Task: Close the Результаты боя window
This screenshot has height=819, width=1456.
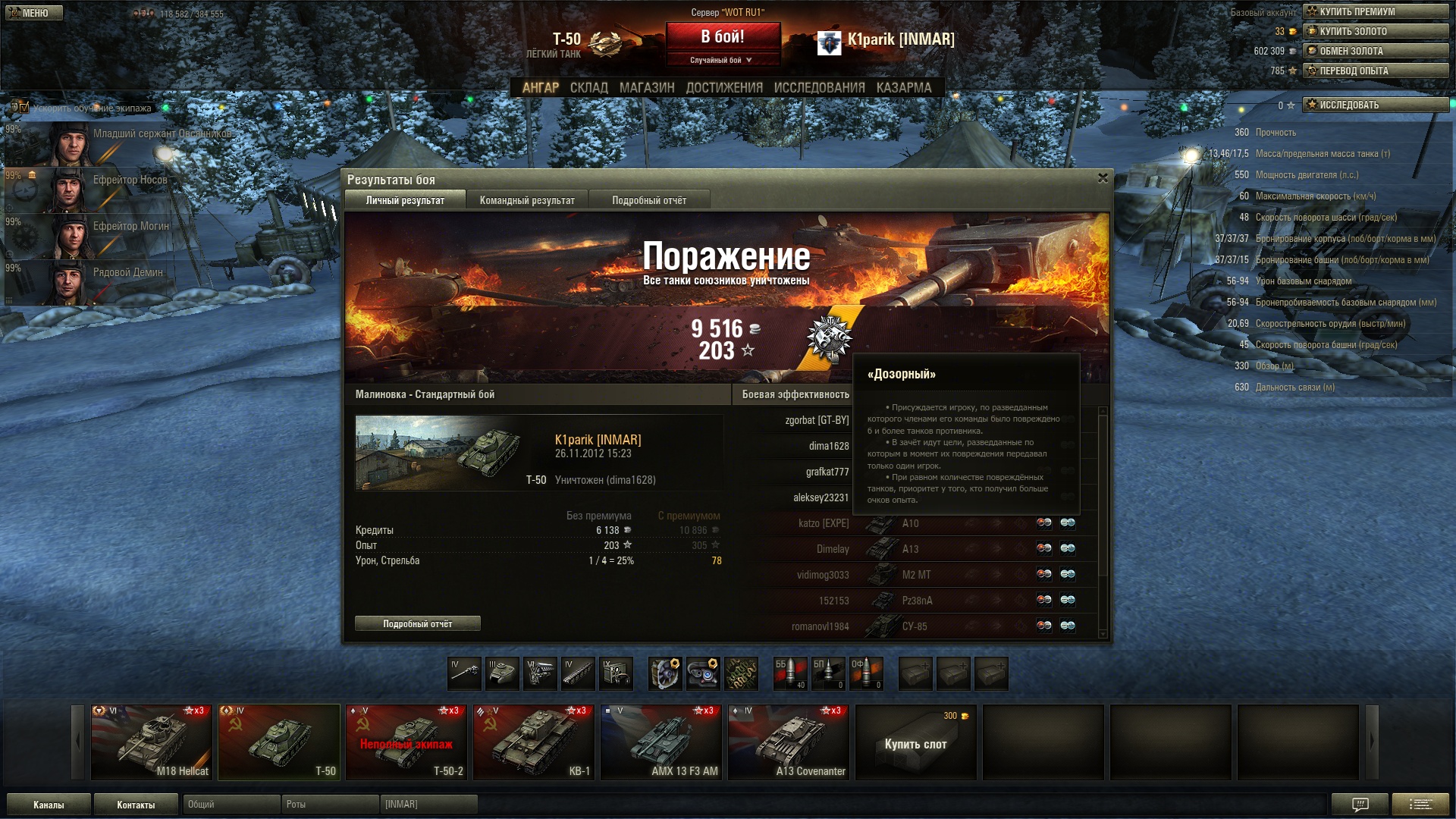Action: pos(1103,178)
